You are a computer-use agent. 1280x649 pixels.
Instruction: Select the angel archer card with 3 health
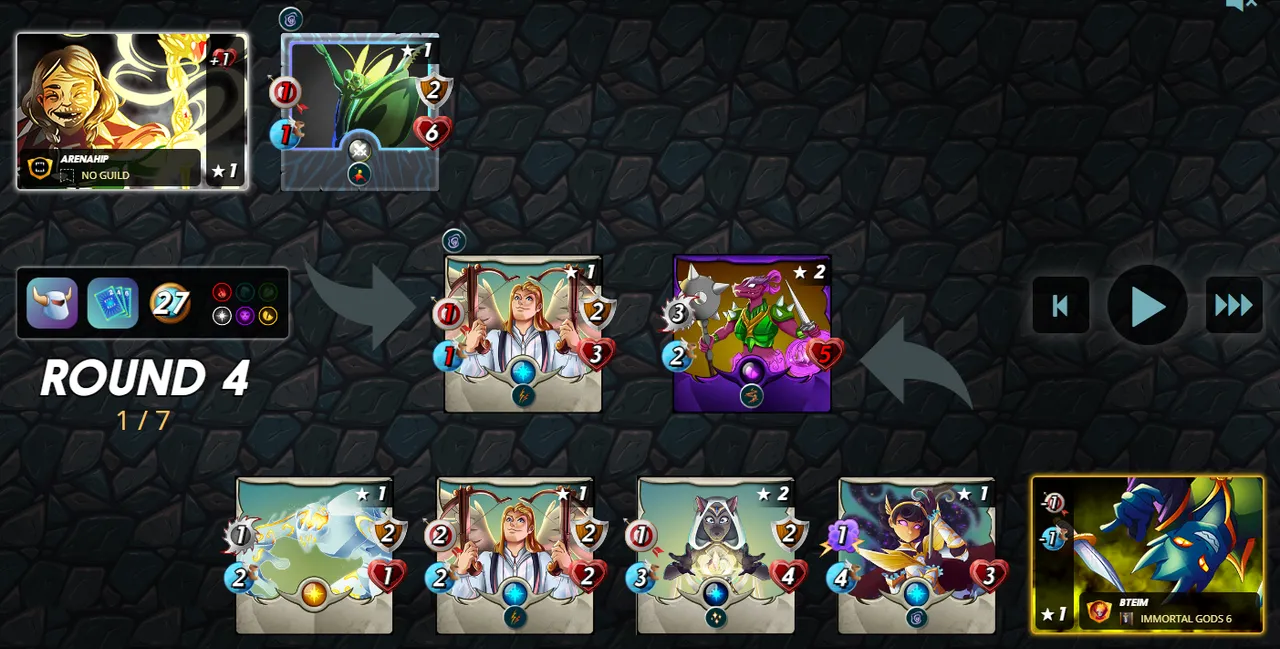click(523, 333)
